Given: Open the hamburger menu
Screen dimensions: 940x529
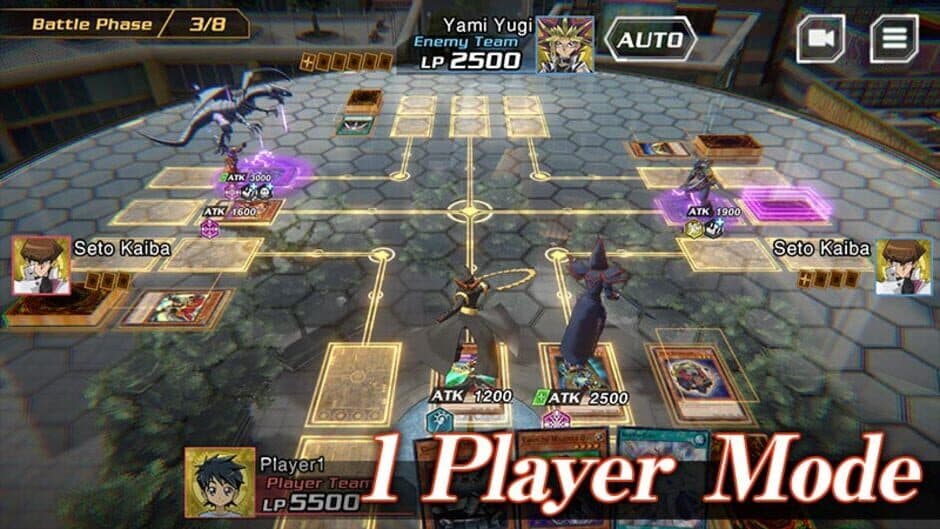Looking at the screenshot, I should click(894, 39).
